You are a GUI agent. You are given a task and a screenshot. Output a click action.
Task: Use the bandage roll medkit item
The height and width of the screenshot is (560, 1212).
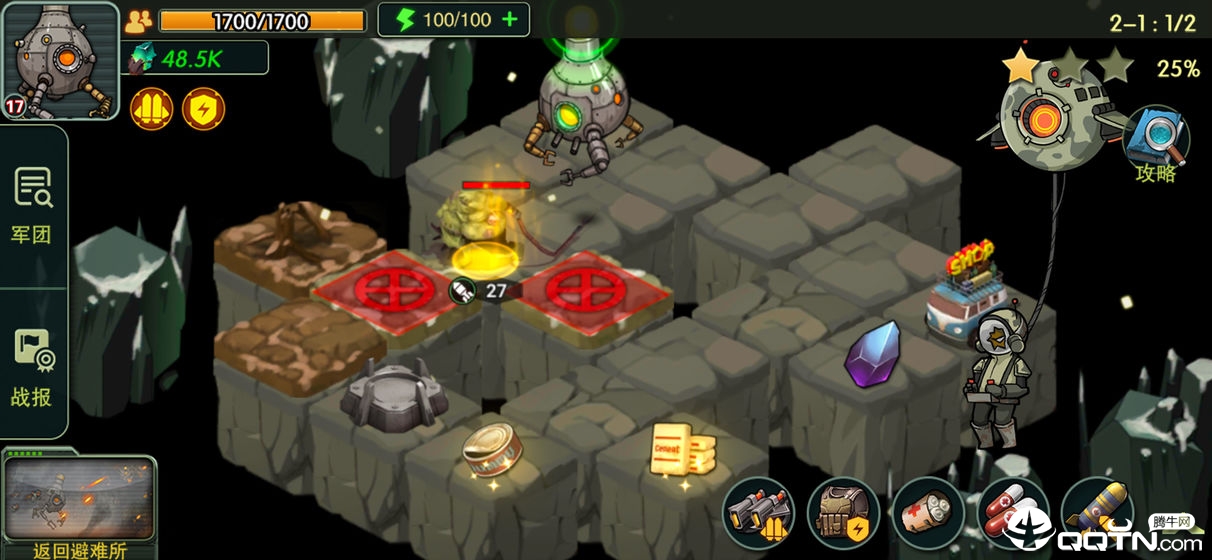(927, 513)
